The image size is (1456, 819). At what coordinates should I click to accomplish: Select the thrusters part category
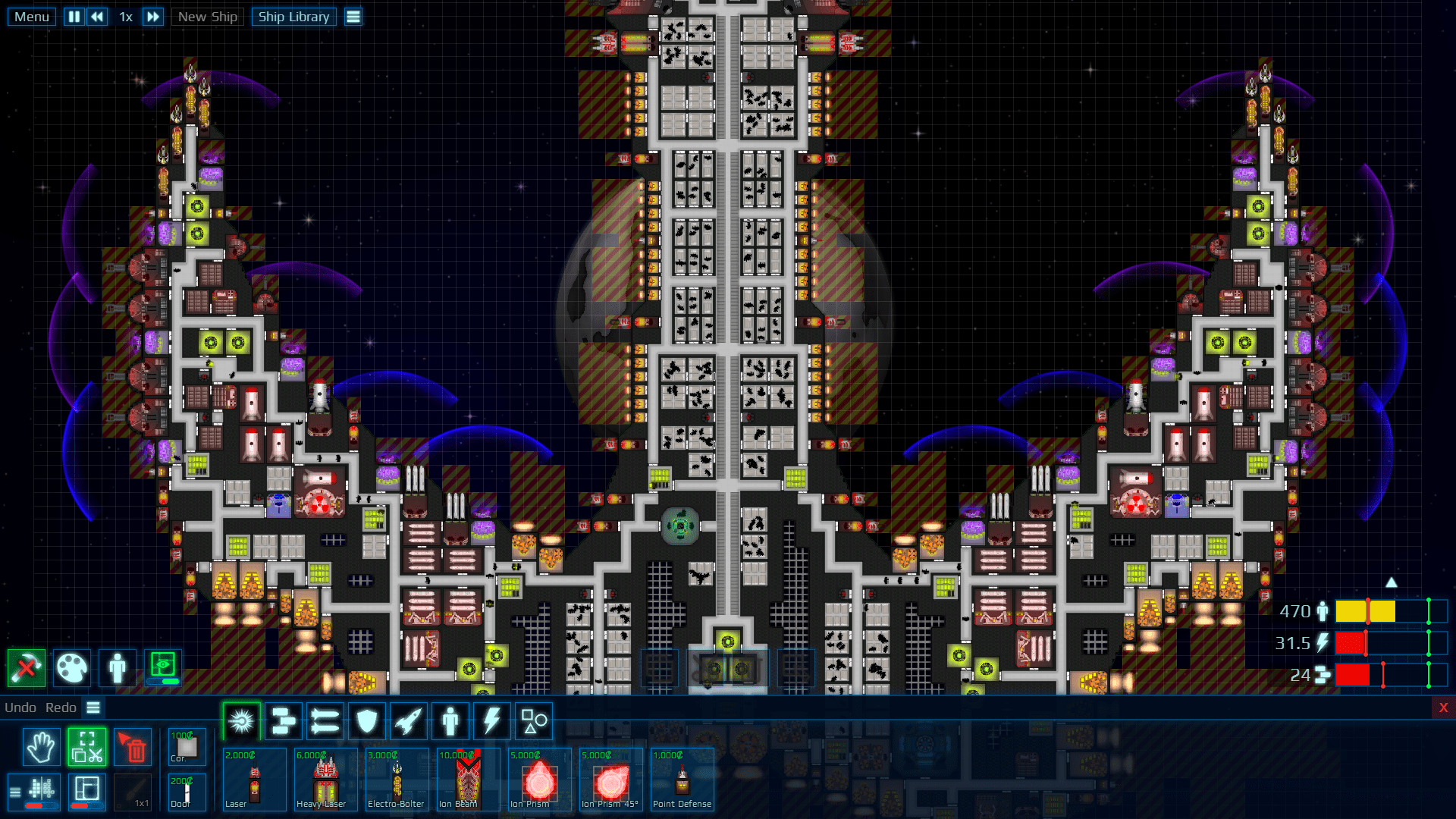[408, 721]
